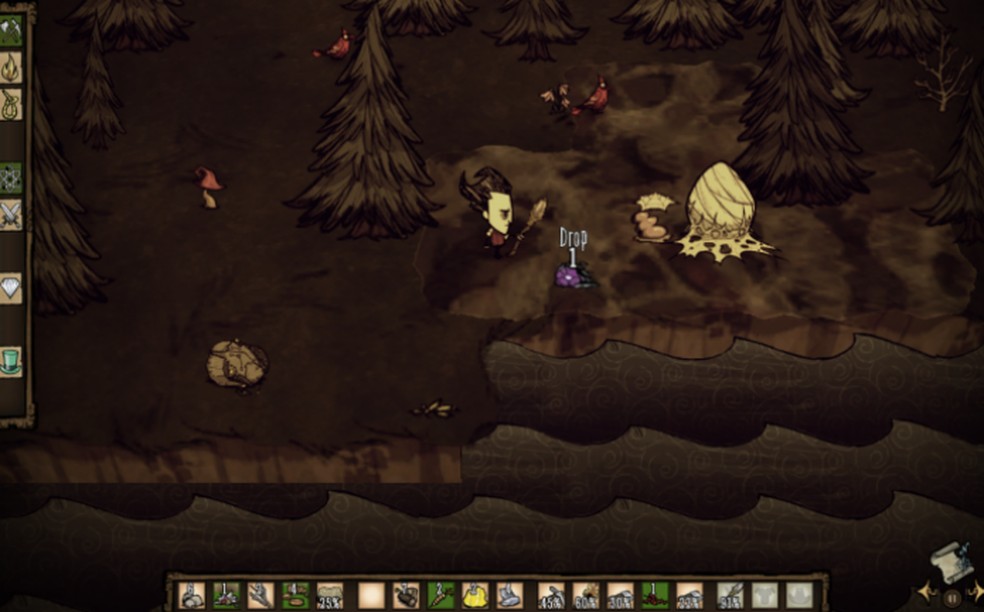The width and height of the screenshot is (984, 612).
Task: Open the Refine crafting tab with diamond icon
Action: (11, 288)
